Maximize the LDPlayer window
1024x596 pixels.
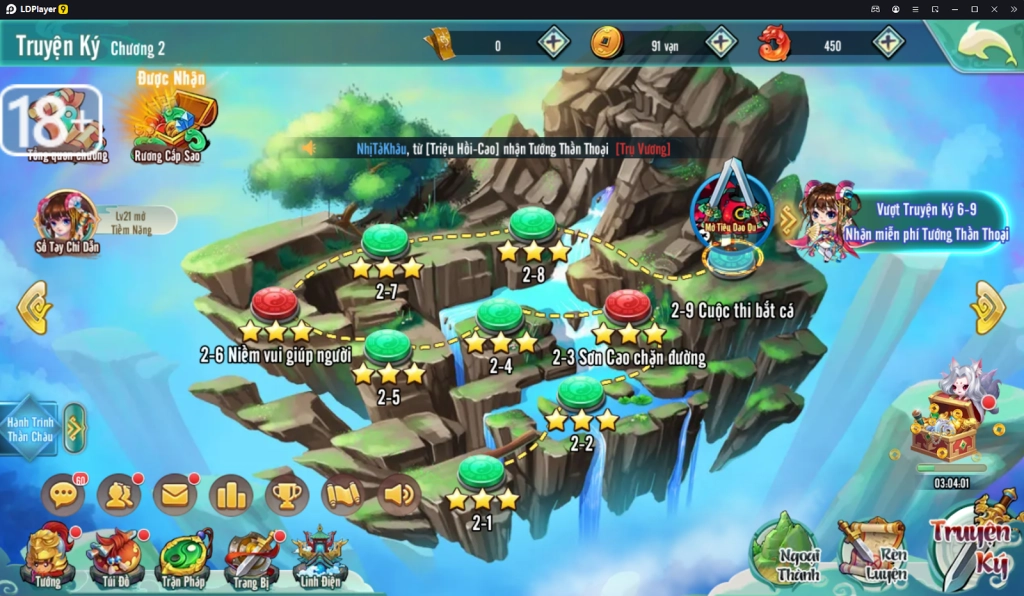tap(974, 9)
